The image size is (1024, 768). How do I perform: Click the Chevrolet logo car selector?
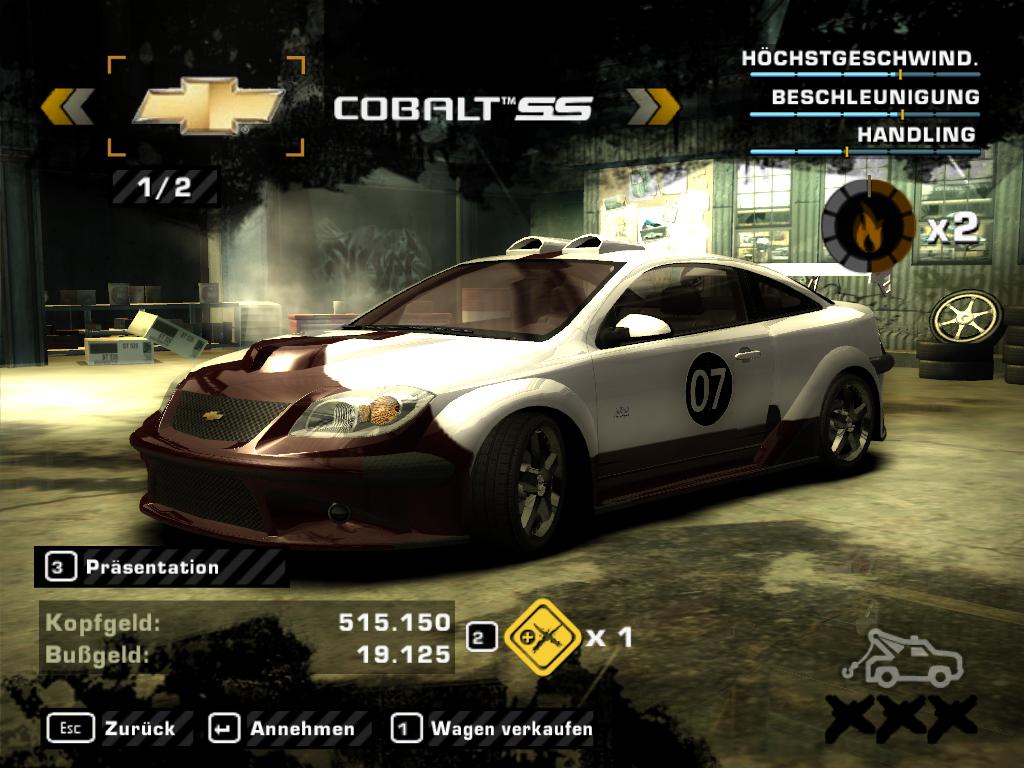point(207,107)
